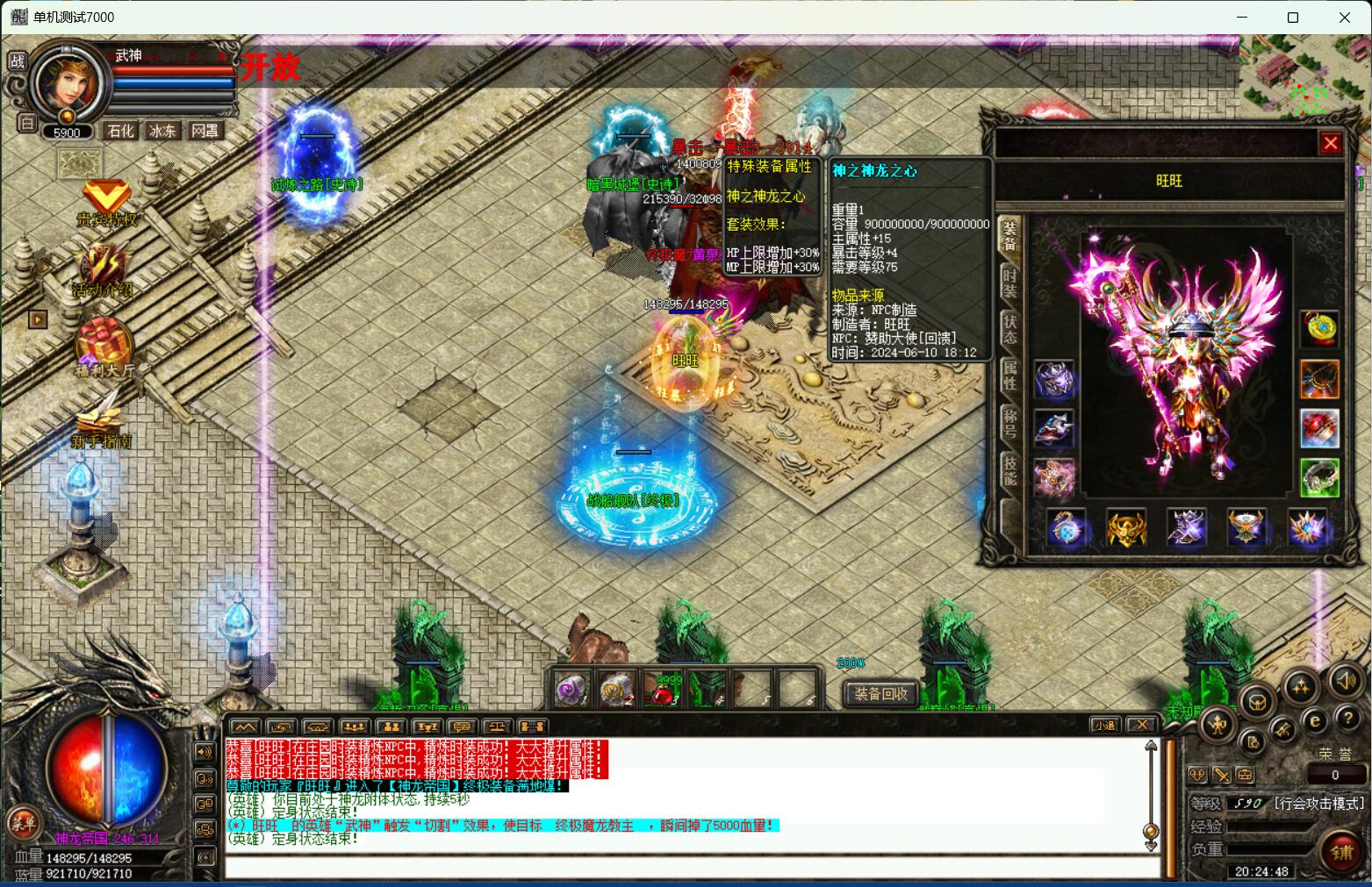Toggle the round speaker sound button

tap(1345, 681)
